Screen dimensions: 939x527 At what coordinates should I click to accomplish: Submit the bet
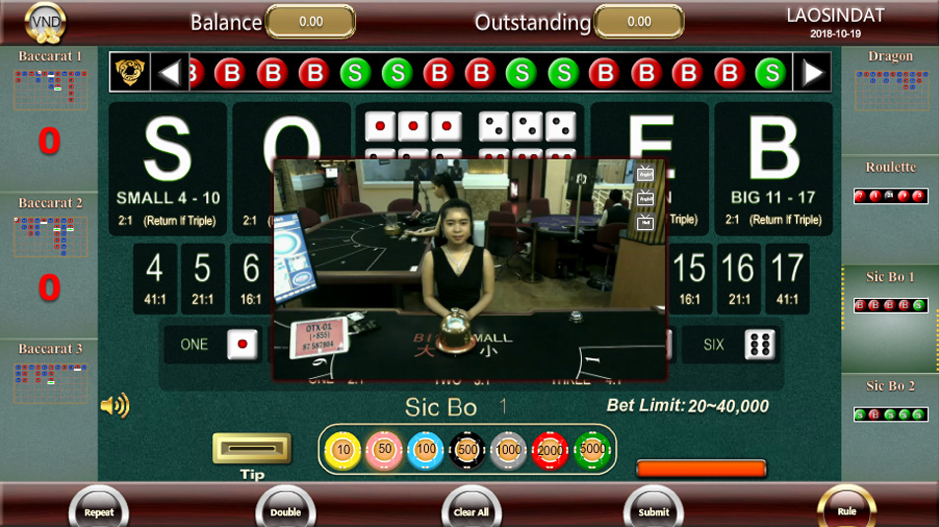[x=654, y=509]
